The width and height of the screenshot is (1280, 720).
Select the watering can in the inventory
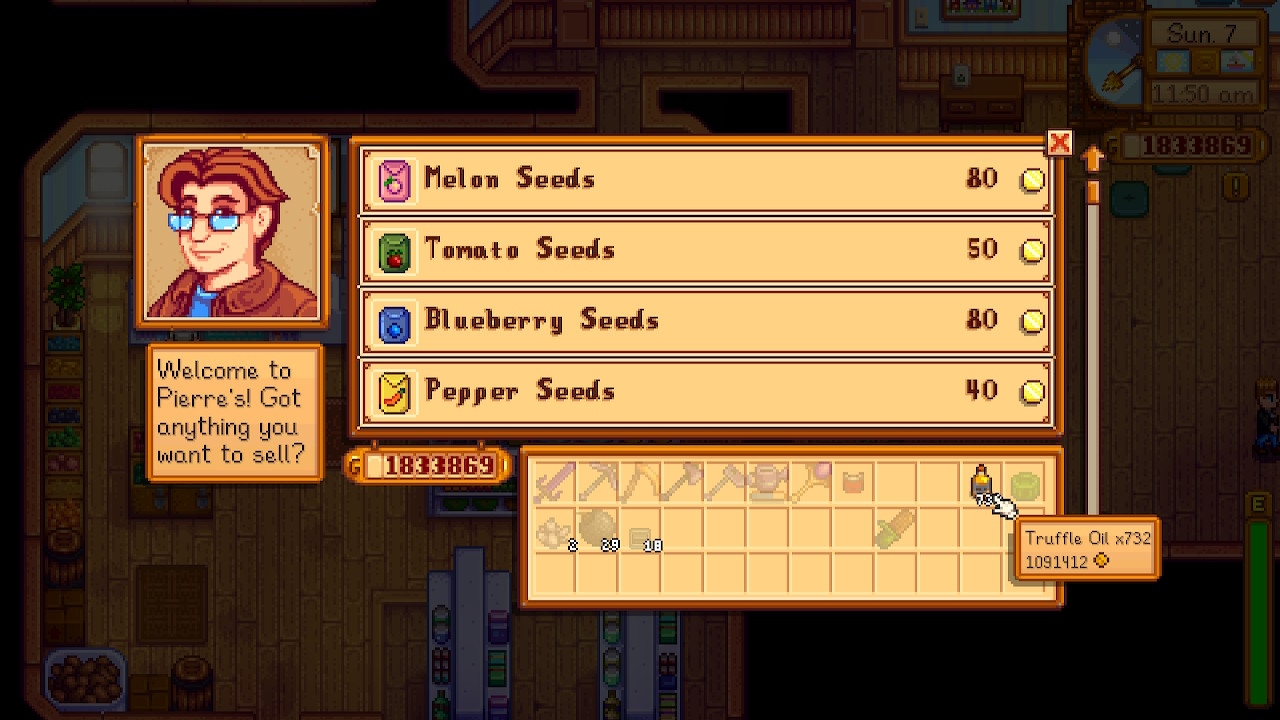click(x=770, y=482)
